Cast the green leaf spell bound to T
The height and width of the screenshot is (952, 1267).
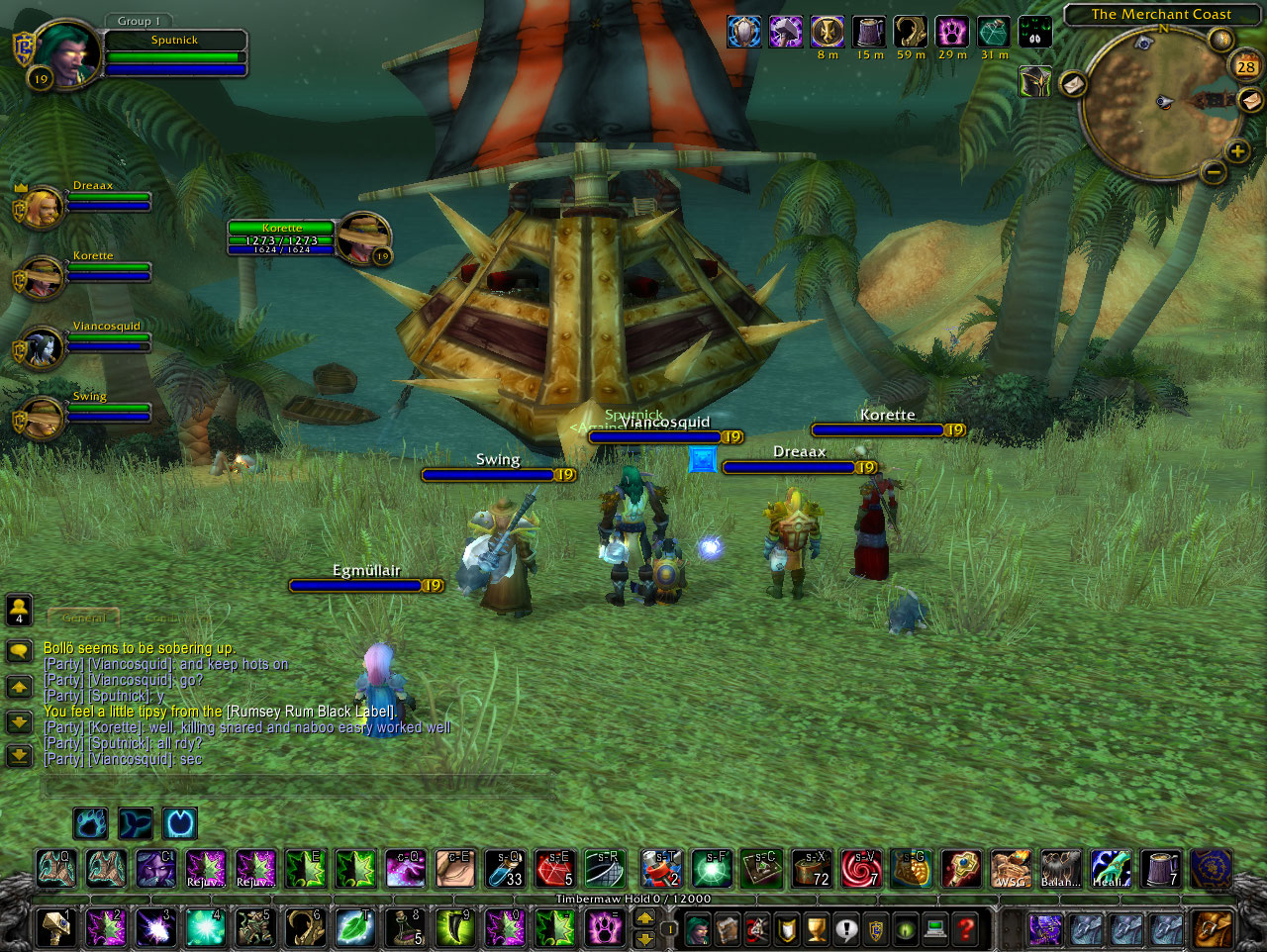(354, 928)
